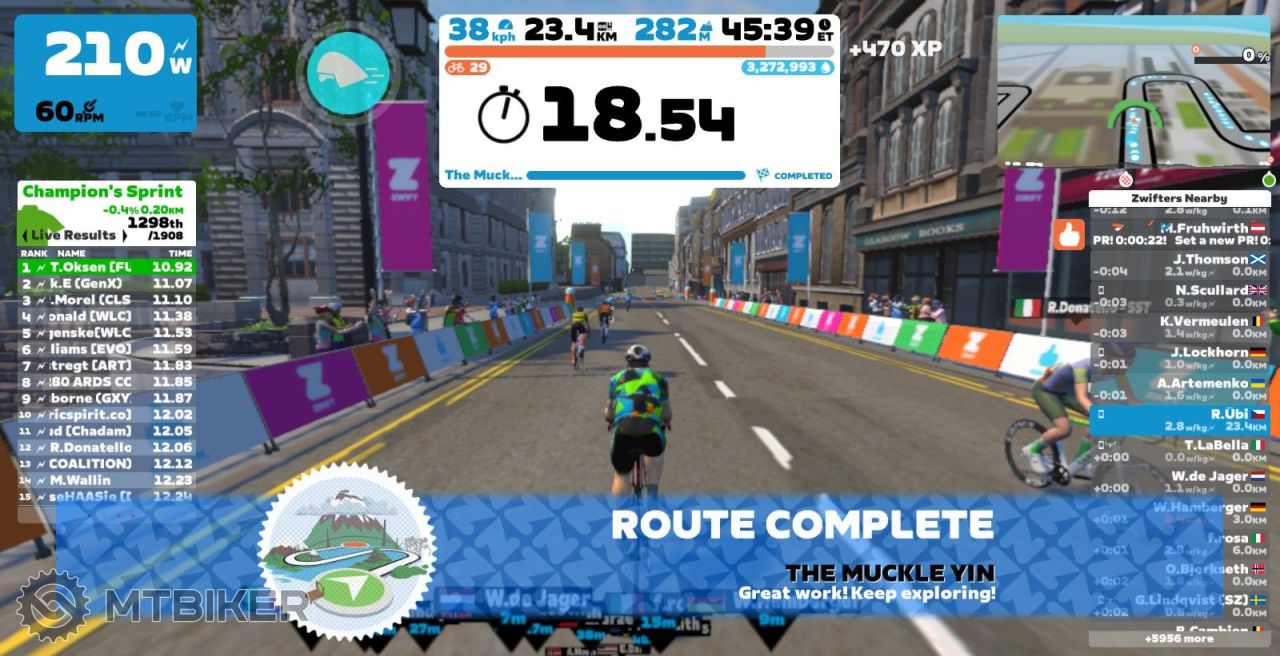
Task: View W.de Jager's nearby rider row
Action: click(x=1178, y=482)
